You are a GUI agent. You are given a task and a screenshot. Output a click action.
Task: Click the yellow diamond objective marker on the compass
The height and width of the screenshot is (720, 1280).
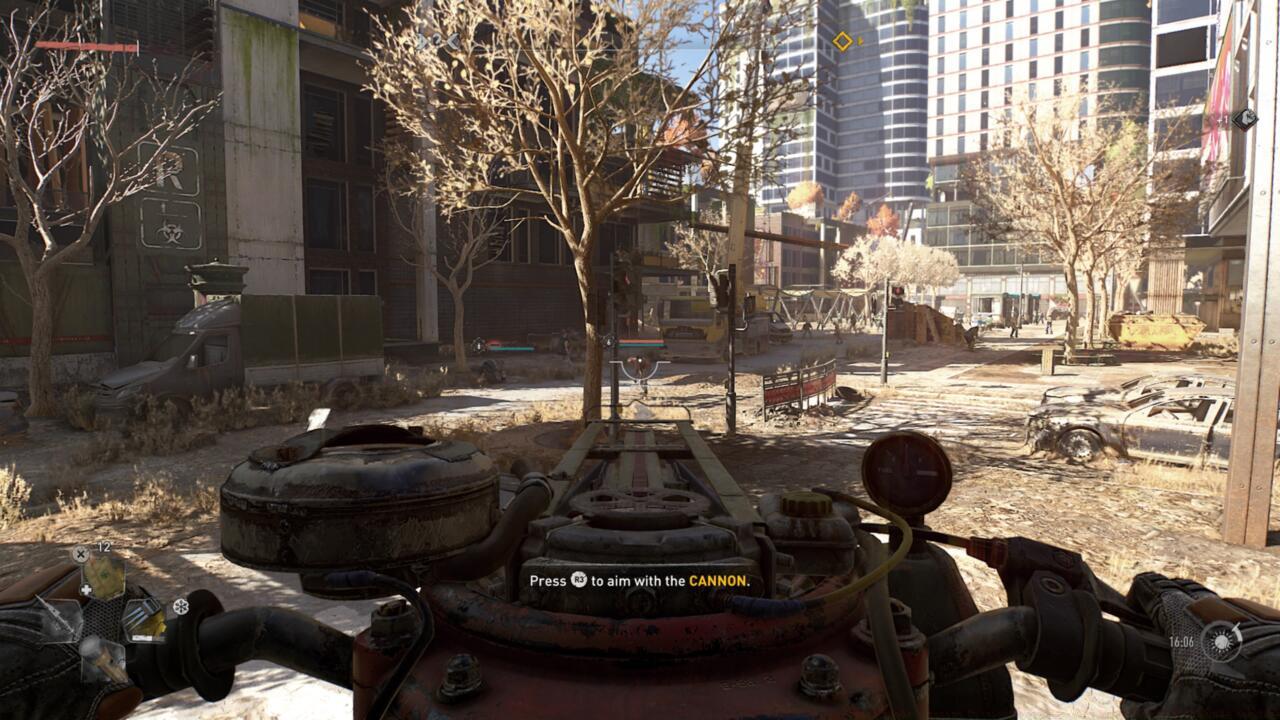pyautogui.click(x=845, y=43)
